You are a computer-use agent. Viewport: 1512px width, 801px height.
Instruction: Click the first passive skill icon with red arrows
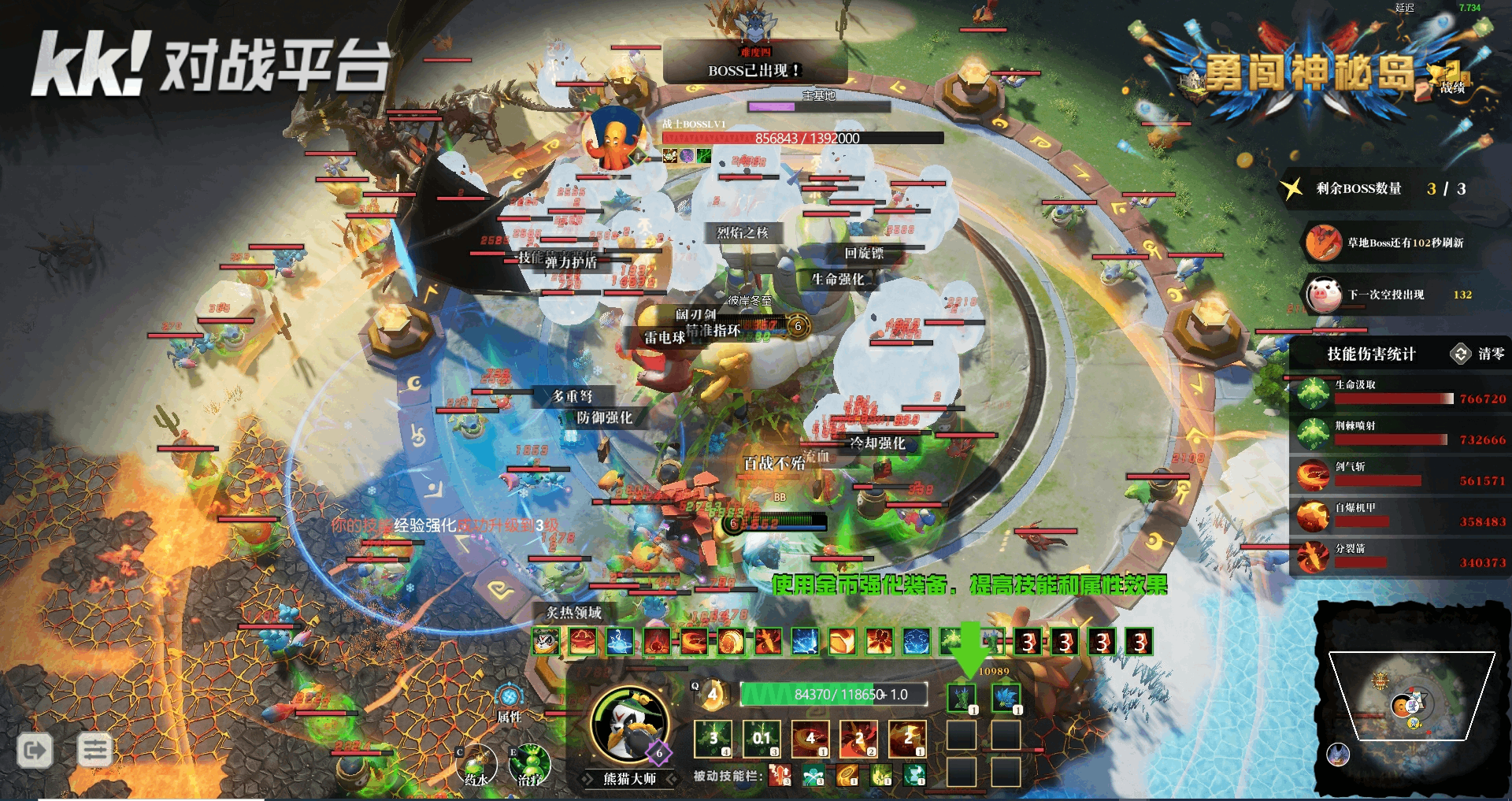(x=780, y=776)
